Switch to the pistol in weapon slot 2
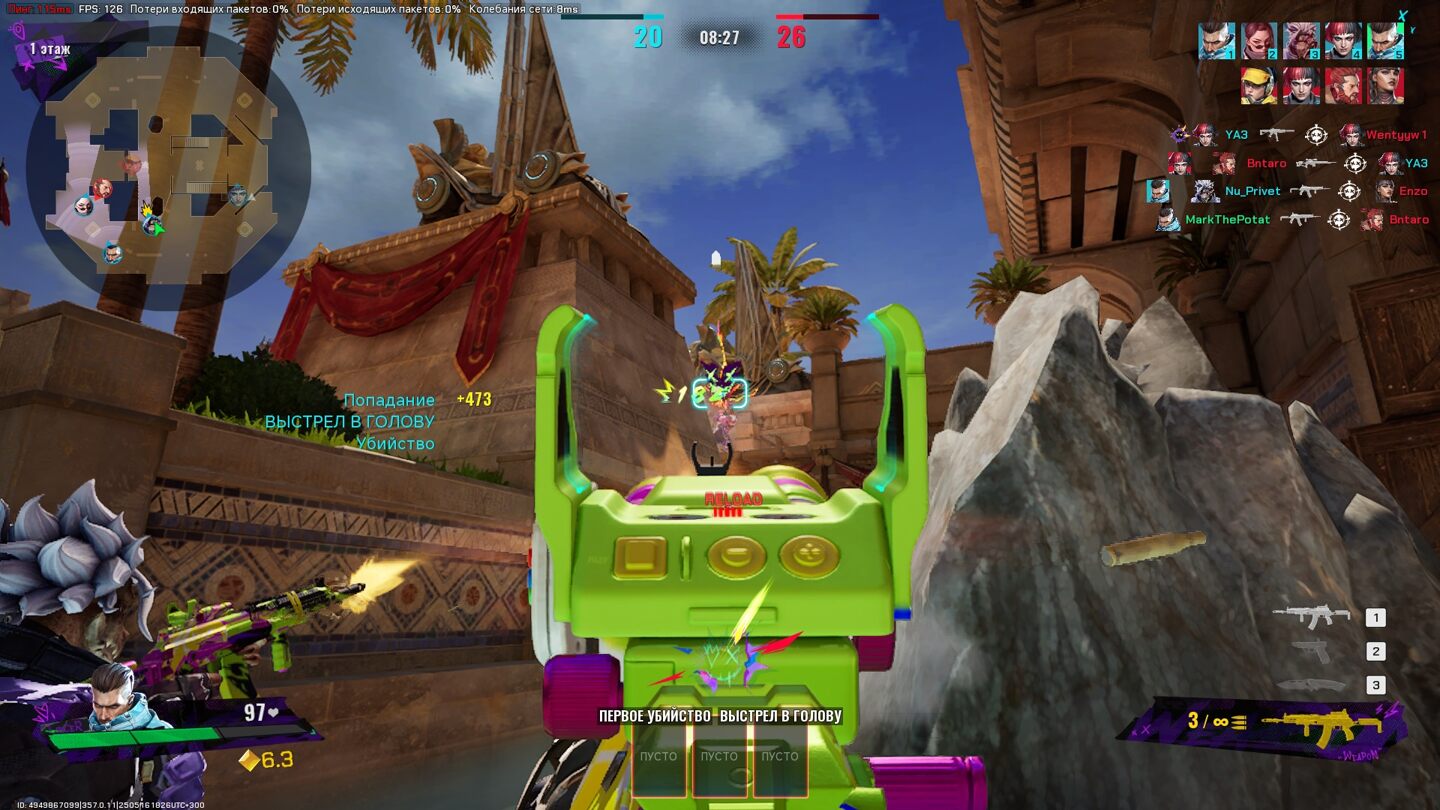The image size is (1440, 810). click(x=1310, y=651)
